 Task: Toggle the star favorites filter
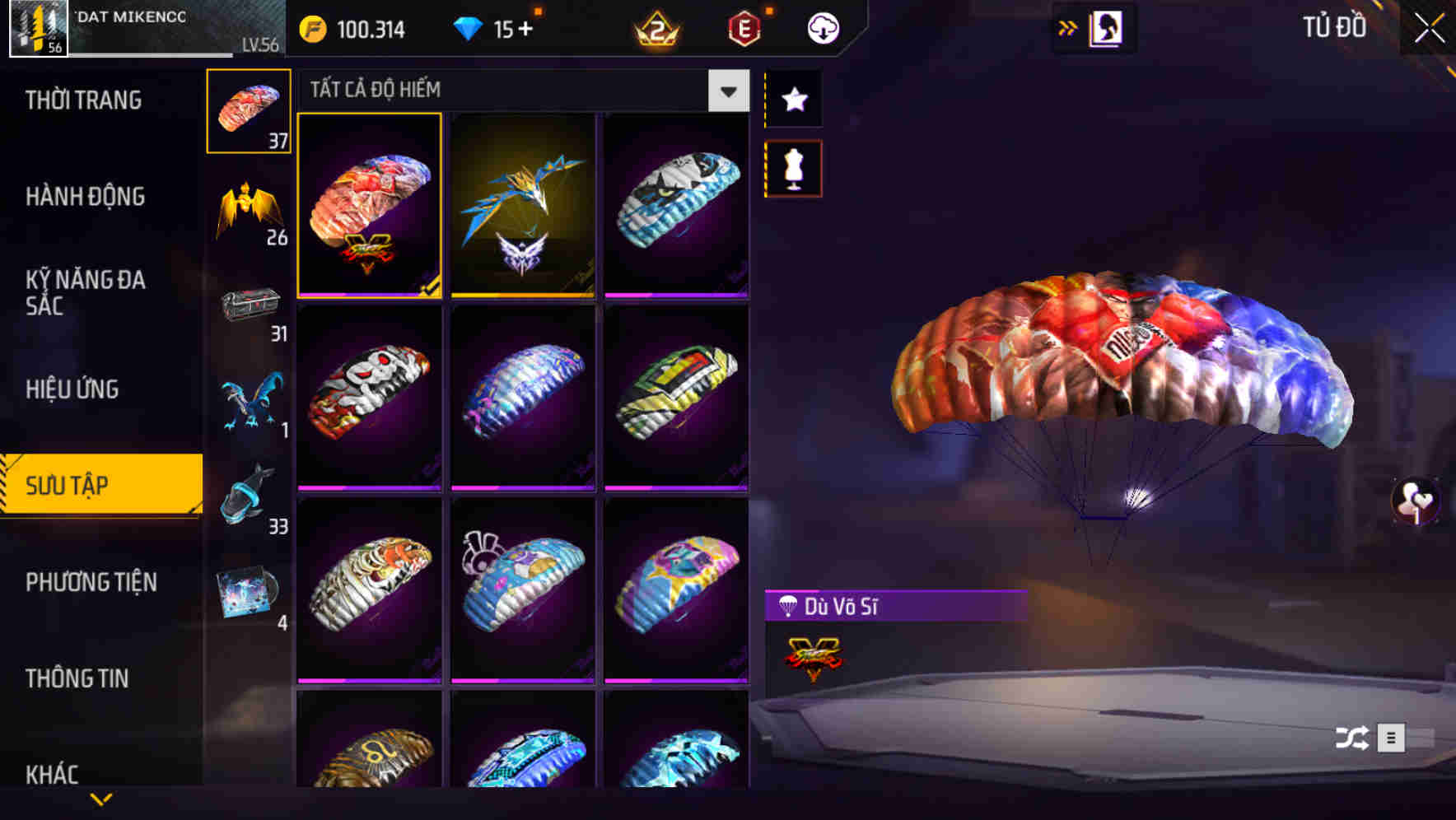(x=793, y=100)
